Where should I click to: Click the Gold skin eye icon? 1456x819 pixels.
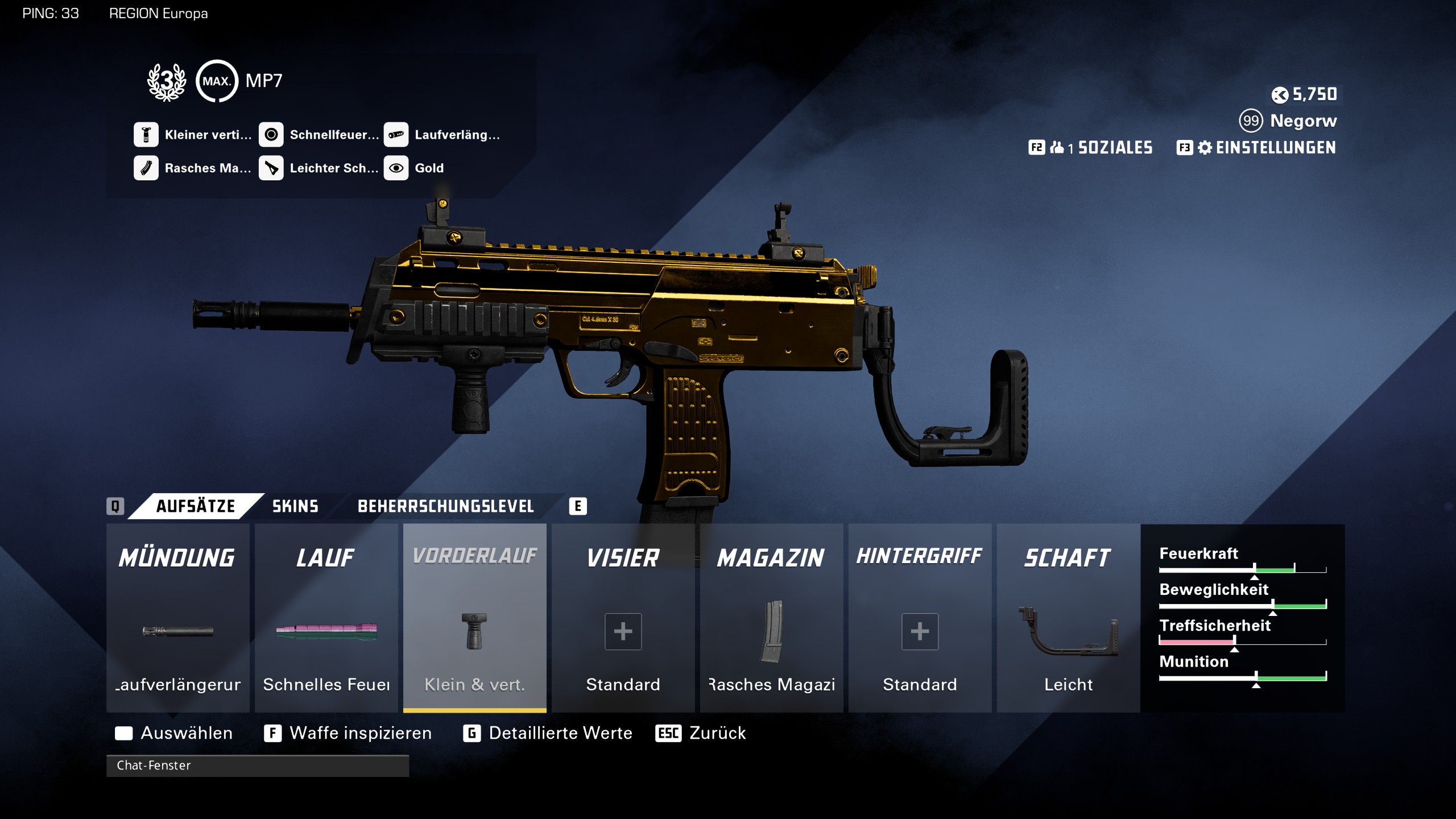397,168
